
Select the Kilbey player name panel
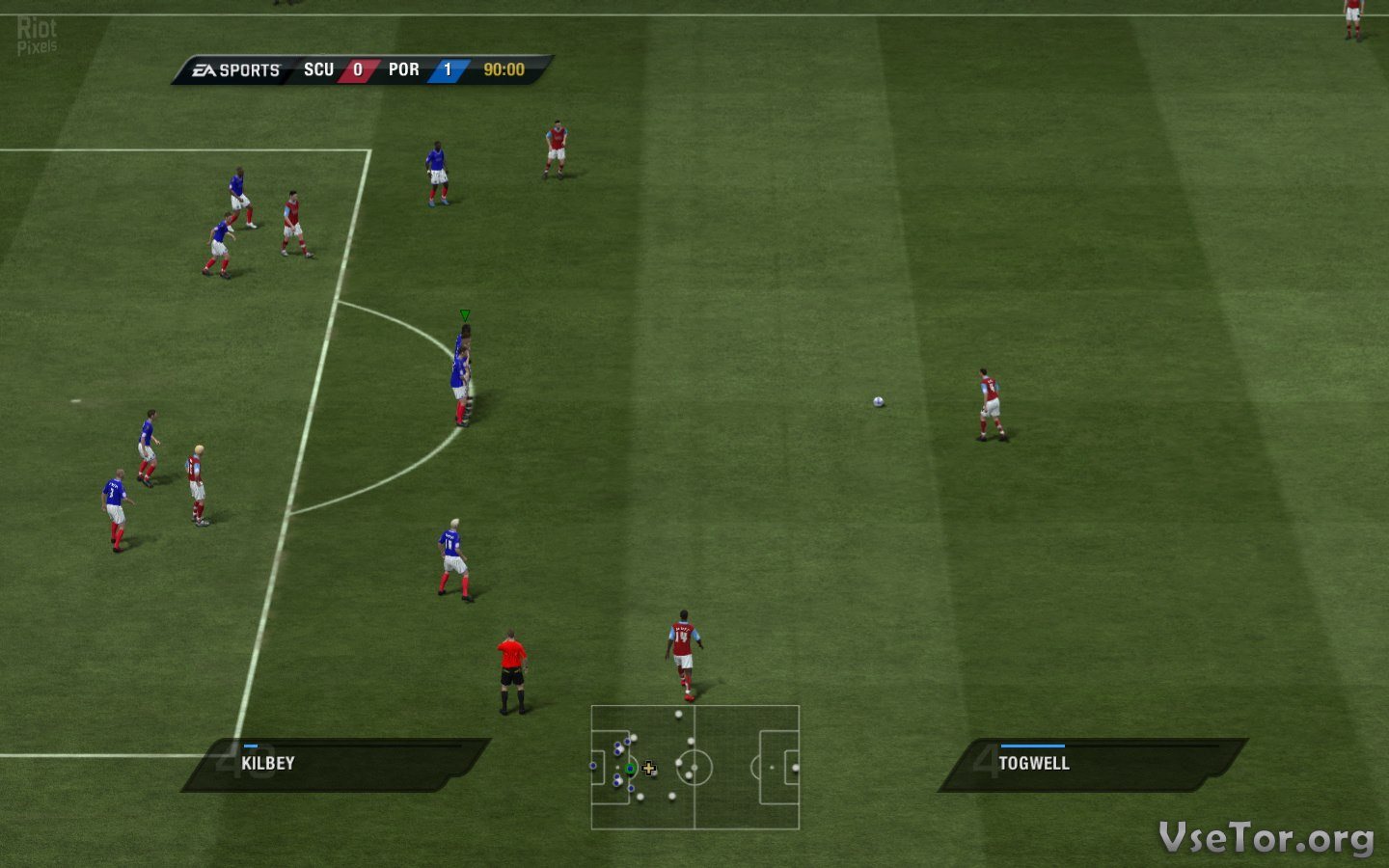point(336,764)
